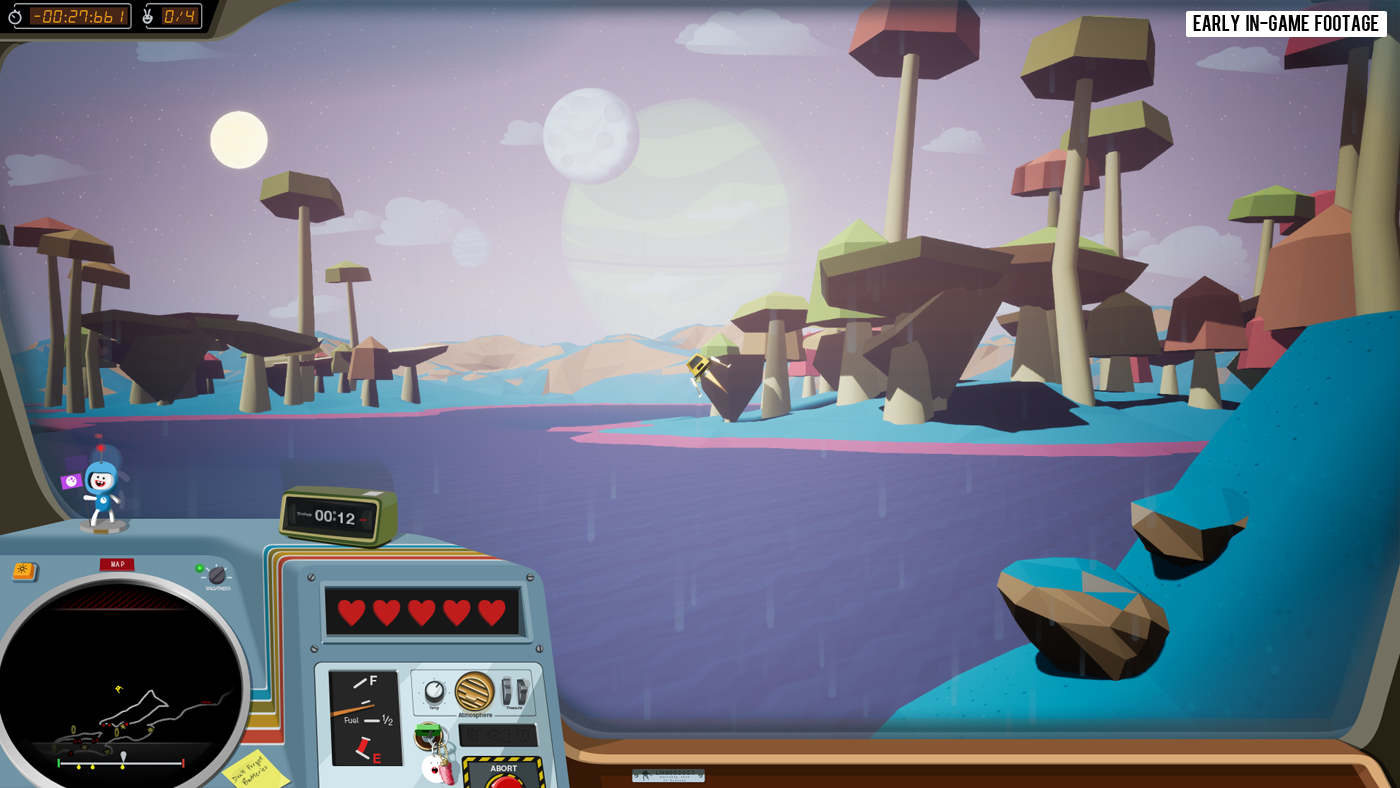Select the brass Atmosphere vent
The image size is (1400, 788).
coord(475,691)
